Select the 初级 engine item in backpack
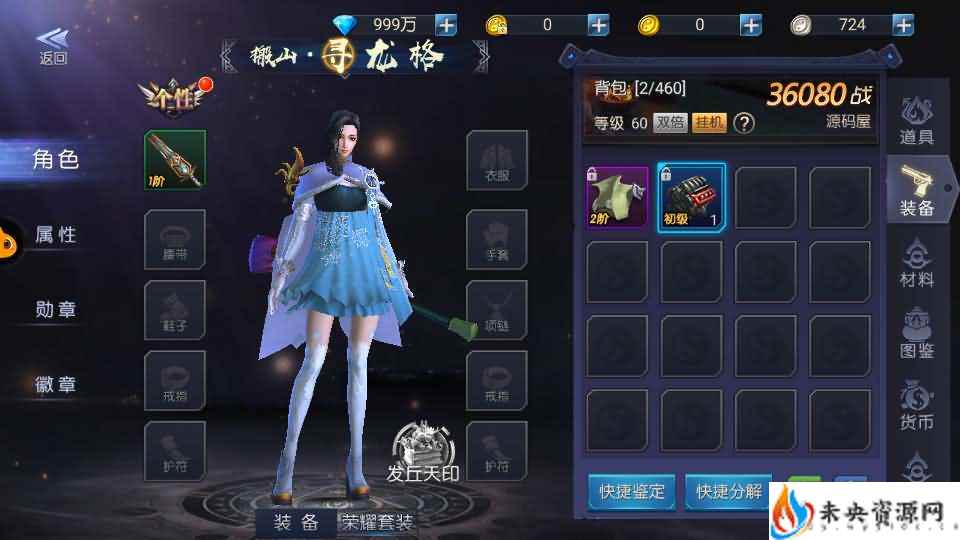Viewport: 960px width, 540px height. [691, 198]
